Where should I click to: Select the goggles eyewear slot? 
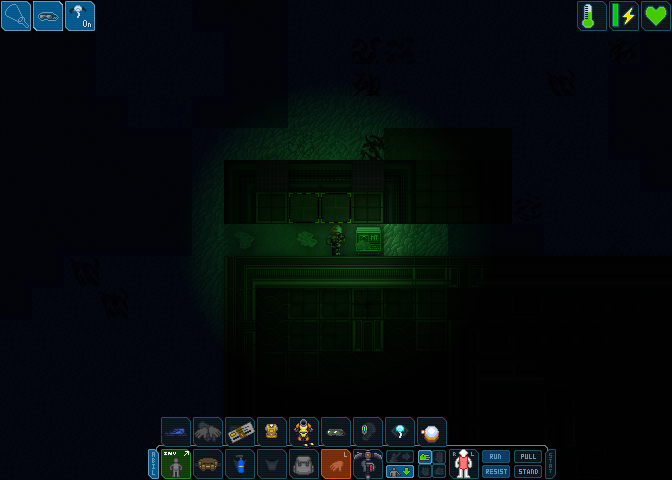[x=336, y=432]
